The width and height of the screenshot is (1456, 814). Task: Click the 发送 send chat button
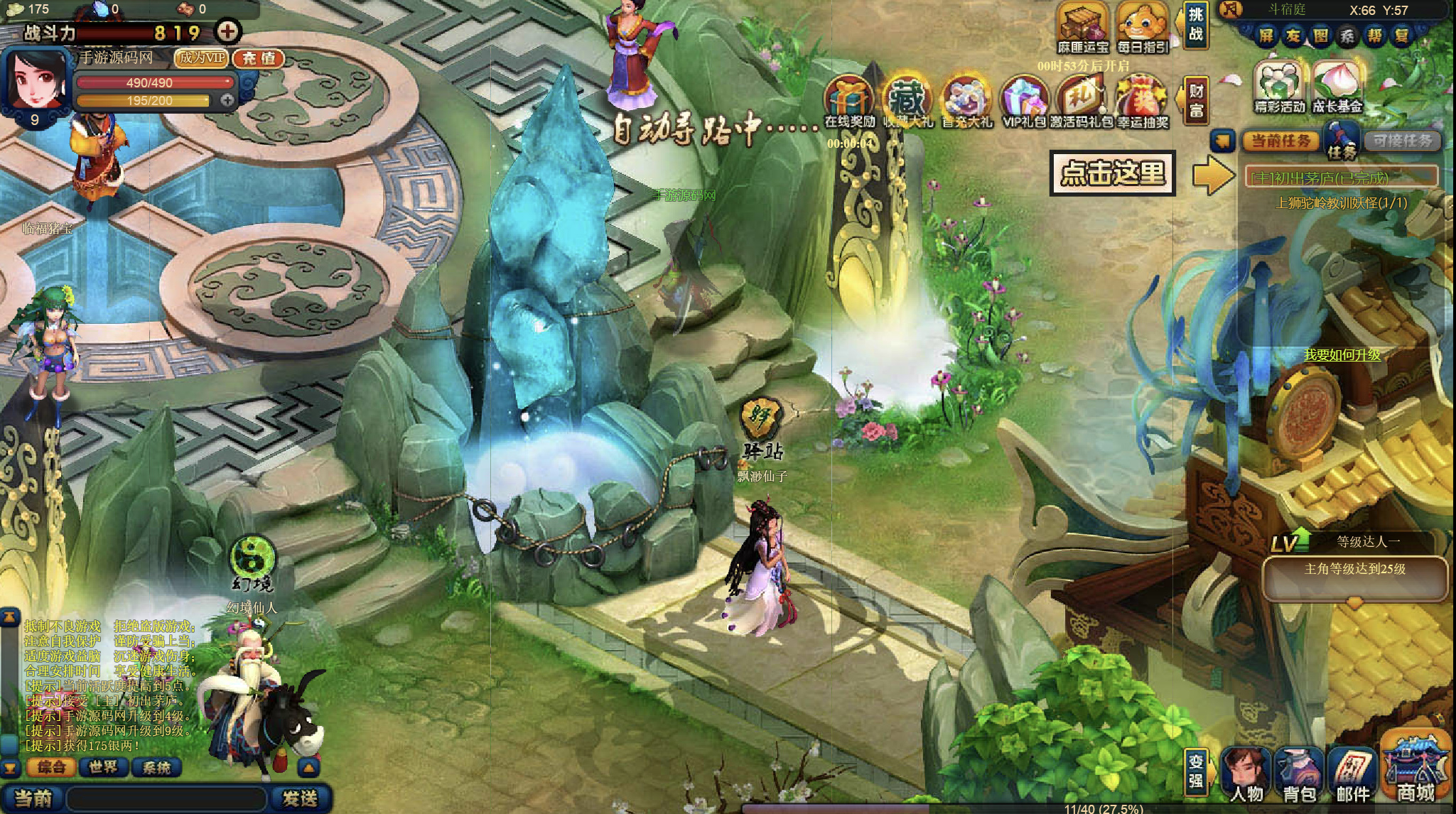coord(300,798)
